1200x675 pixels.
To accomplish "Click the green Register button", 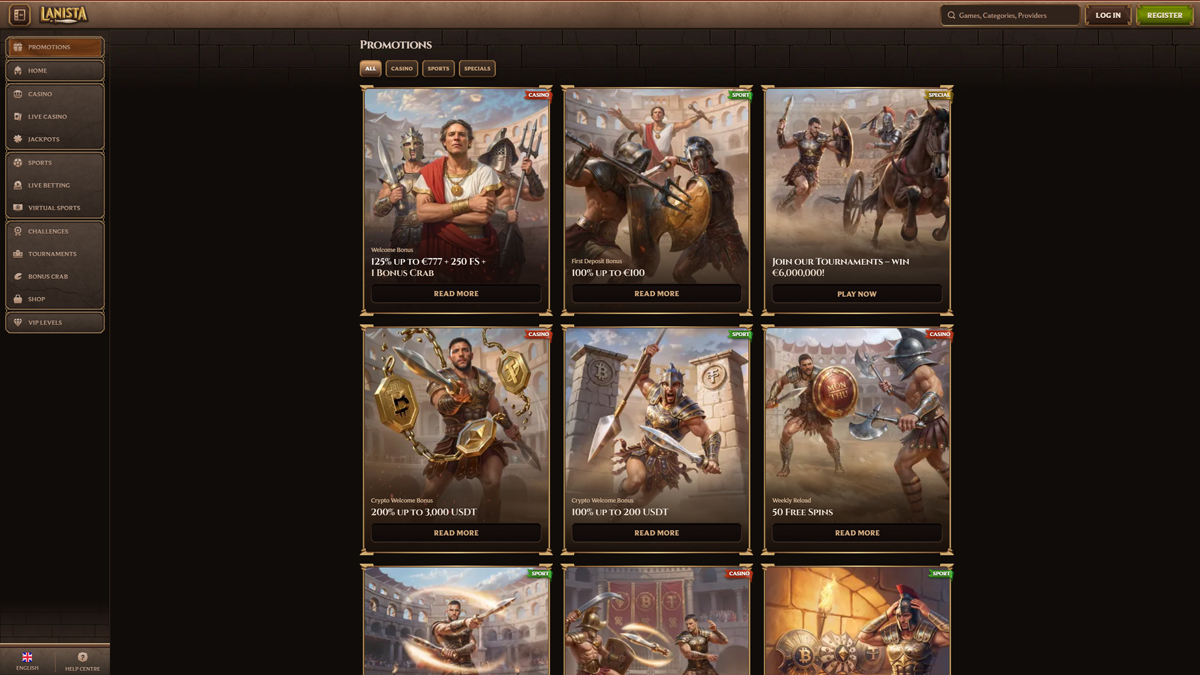I will (x=1164, y=15).
